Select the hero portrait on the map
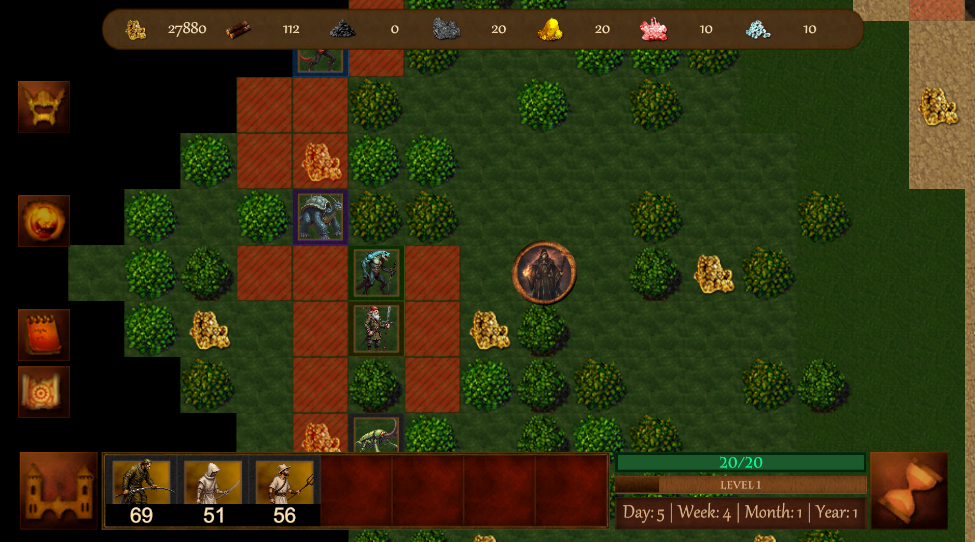Screen dimensions: 975x542 (x=545, y=272)
